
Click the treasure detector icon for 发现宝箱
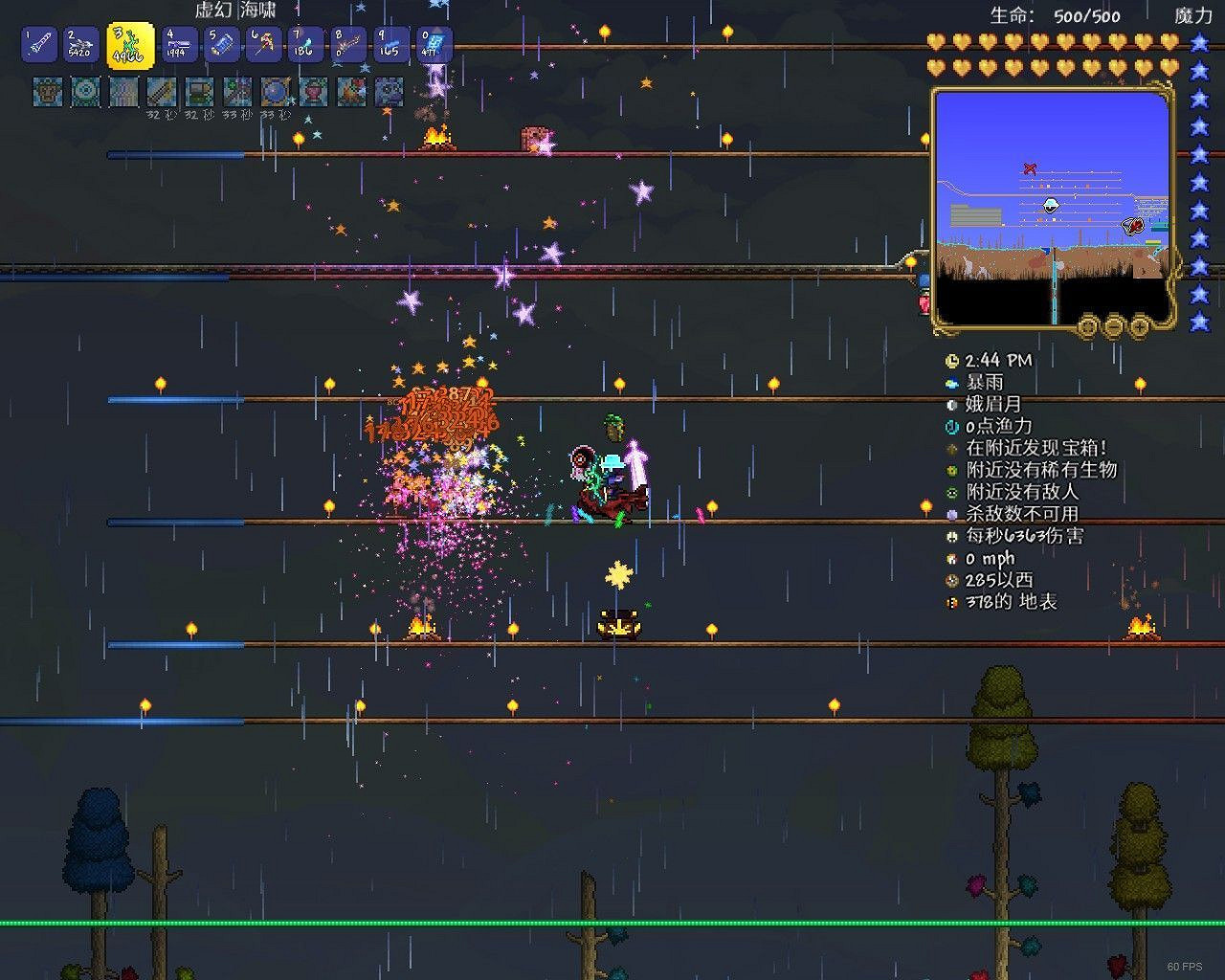pos(950,448)
